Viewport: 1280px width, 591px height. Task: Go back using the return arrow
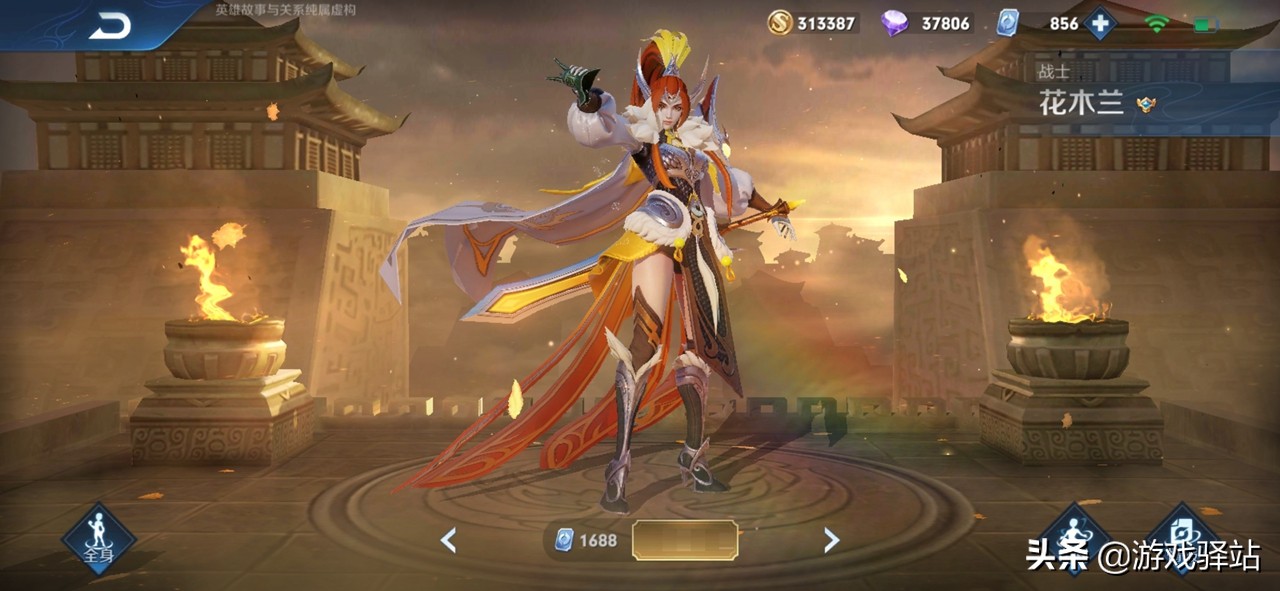[x=110, y=26]
